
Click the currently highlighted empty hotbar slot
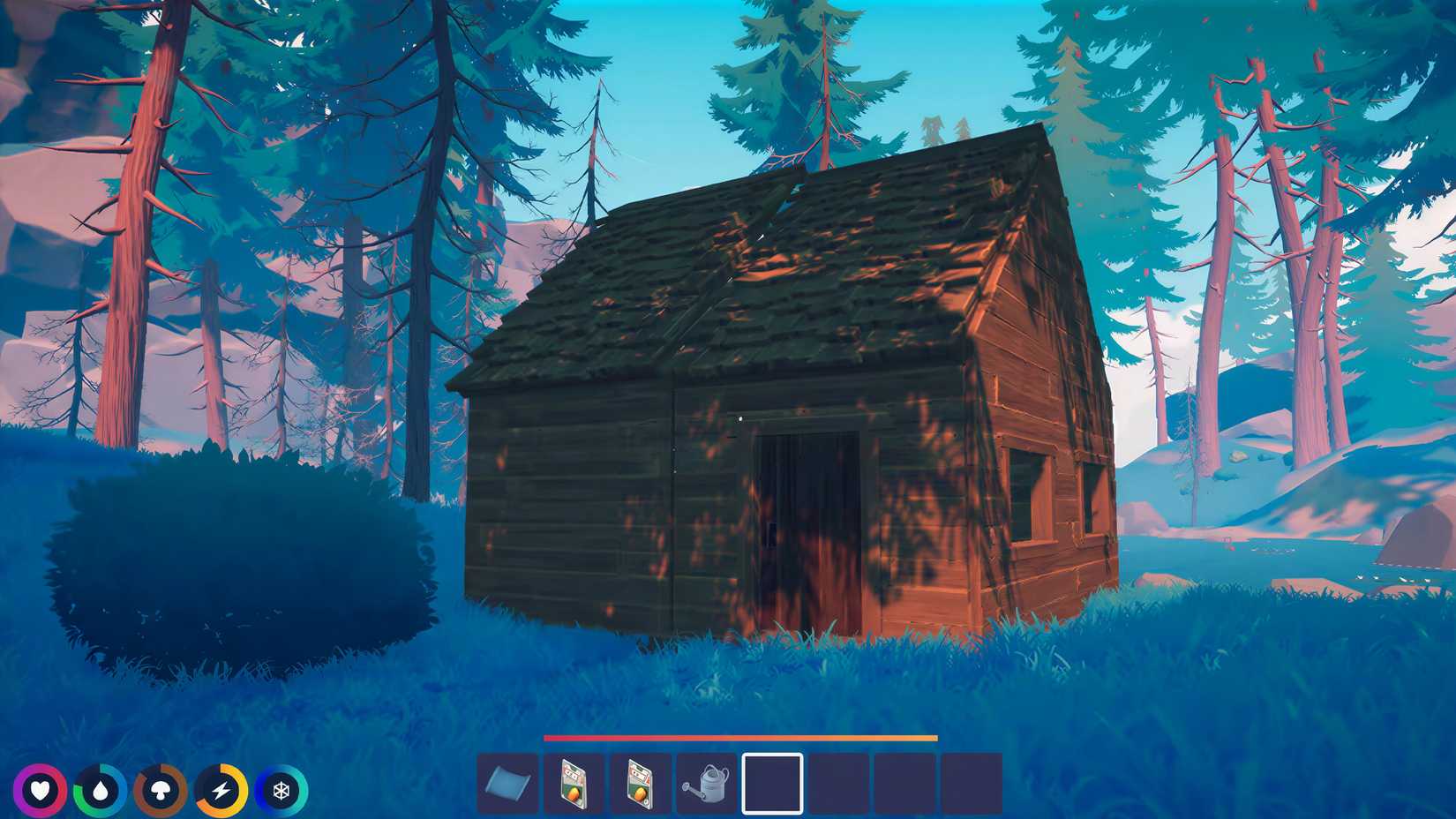771,783
